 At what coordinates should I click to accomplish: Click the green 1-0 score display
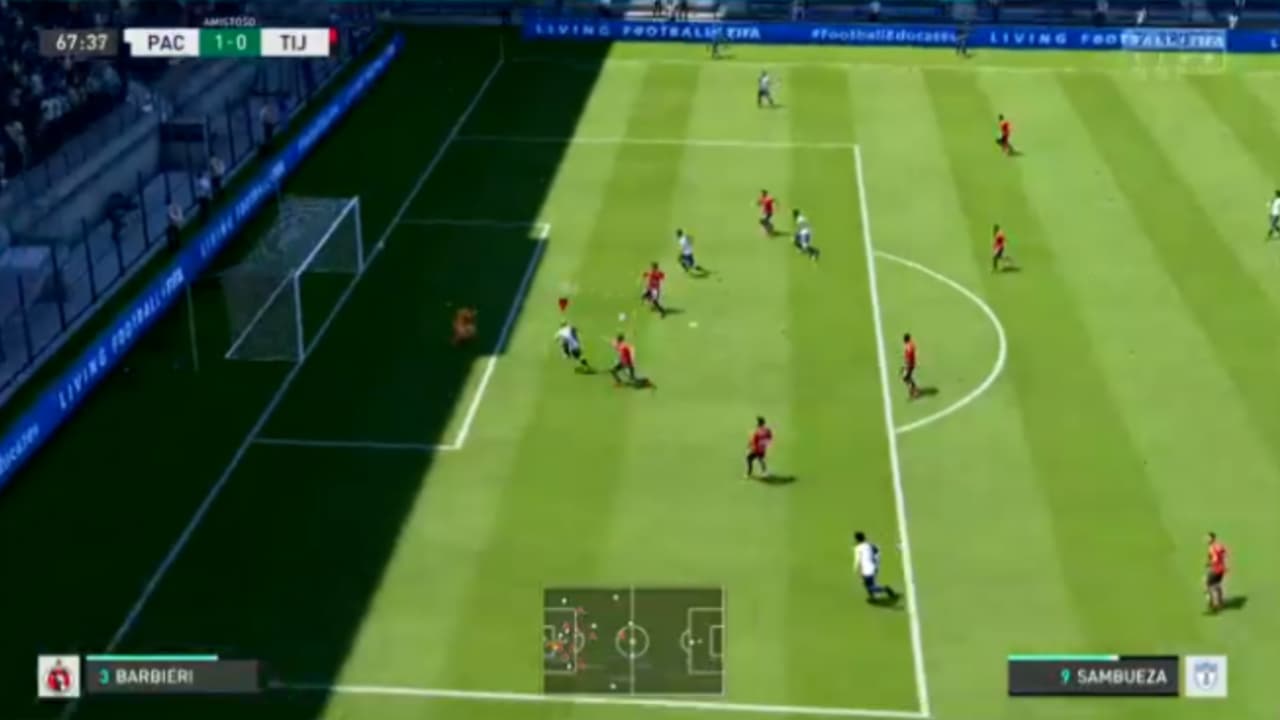pos(229,43)
